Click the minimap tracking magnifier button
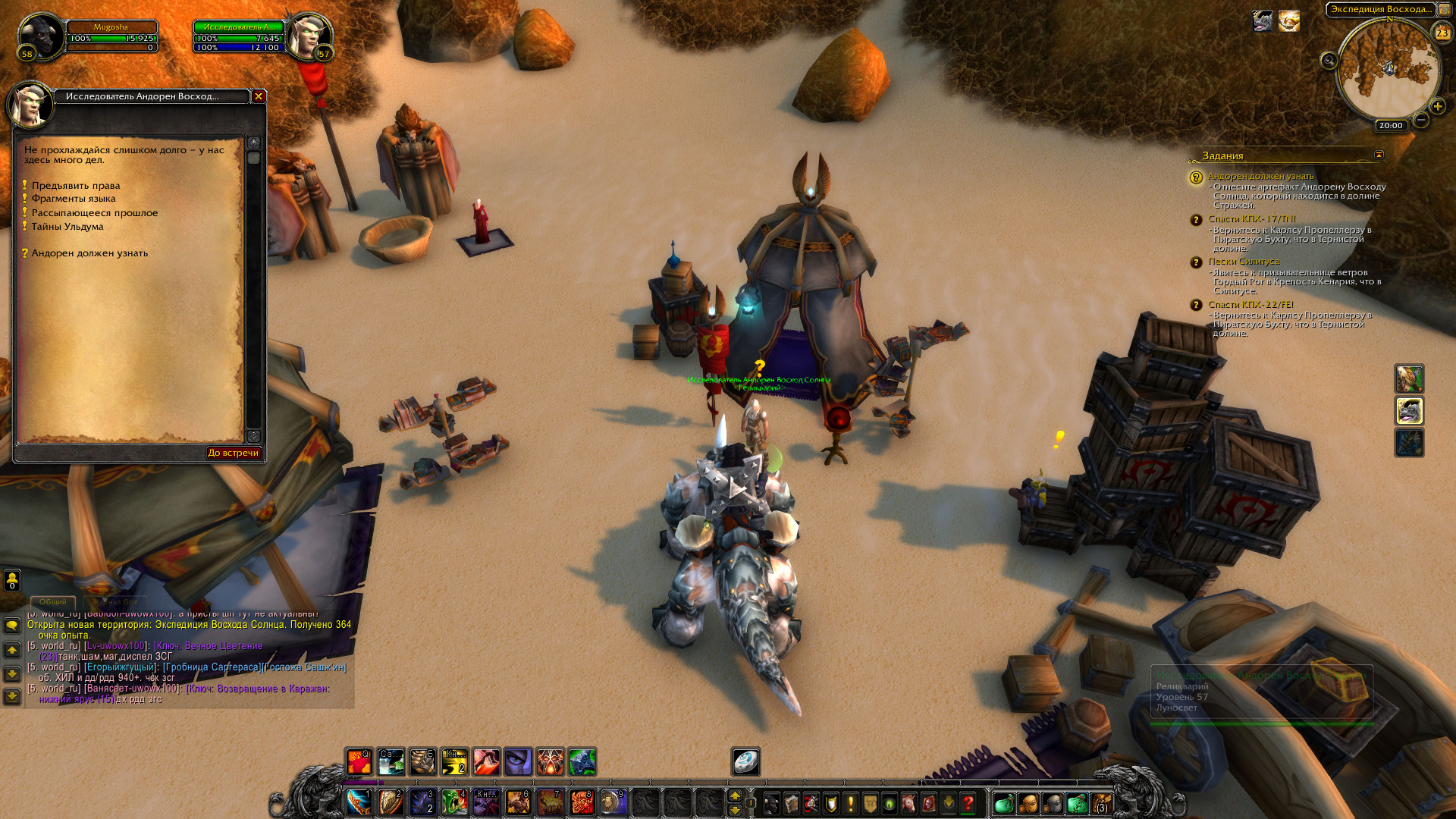Viewport: 1456px width, 819px height. pos(1329,61)
